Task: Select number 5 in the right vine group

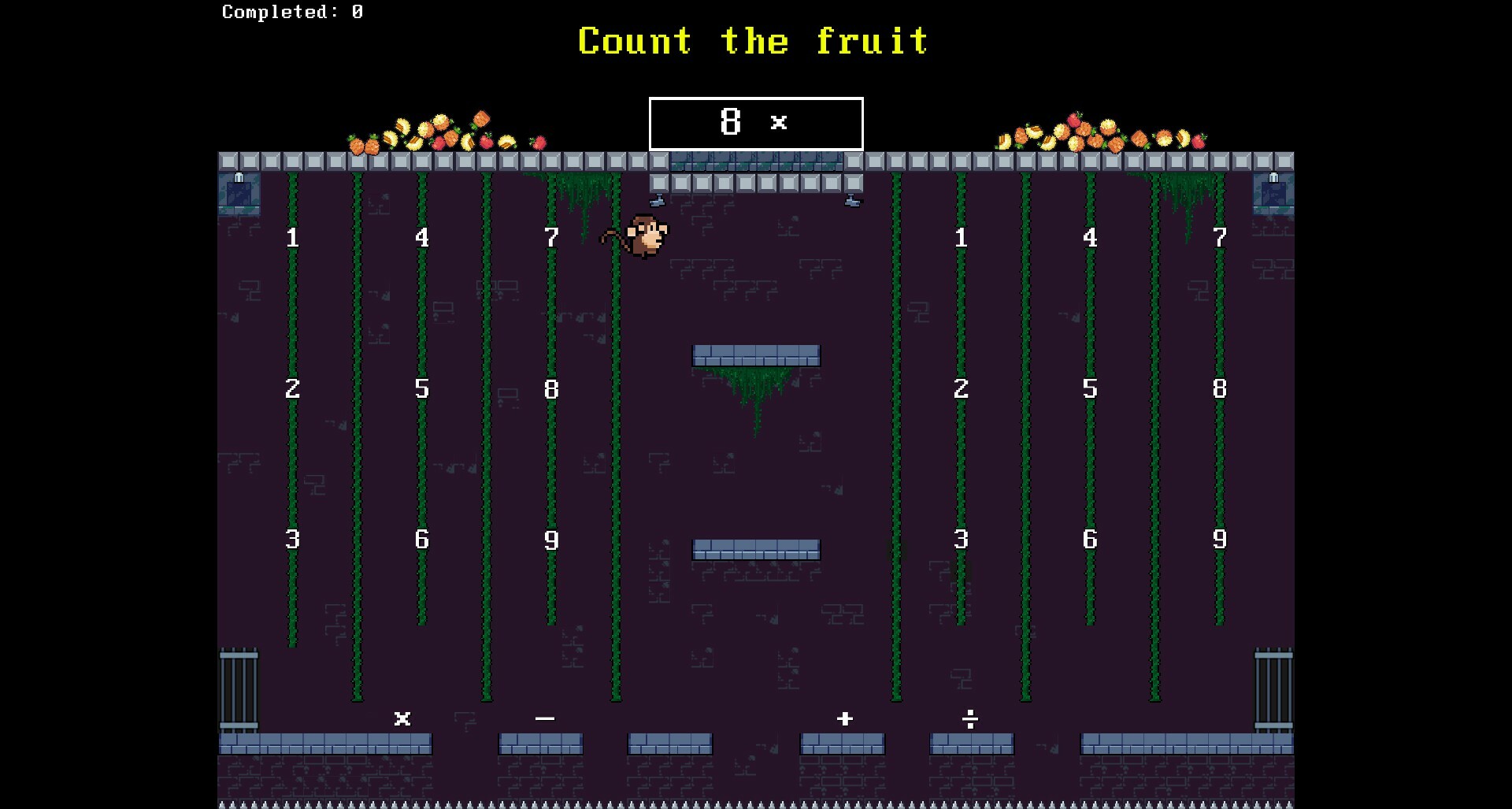Action: [1090, 388]
